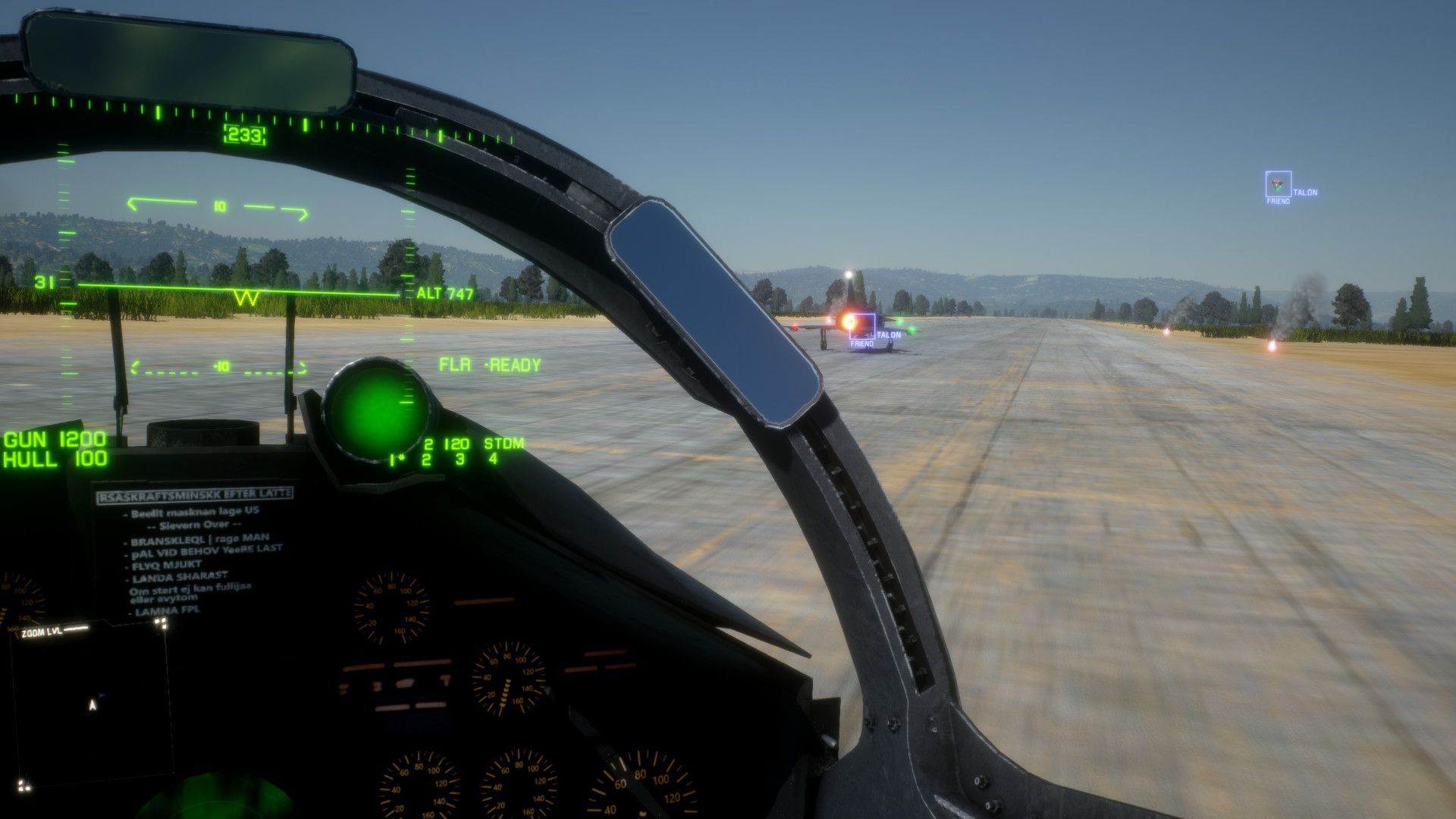Click the W waterline symbol on the HUD

tap(245, 296)
